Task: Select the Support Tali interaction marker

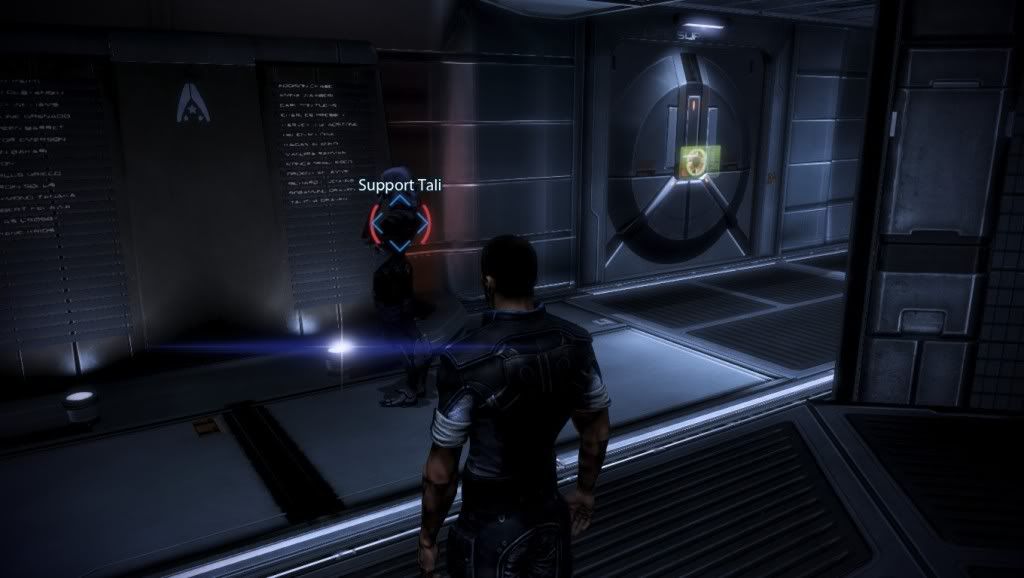Action: 399,223
